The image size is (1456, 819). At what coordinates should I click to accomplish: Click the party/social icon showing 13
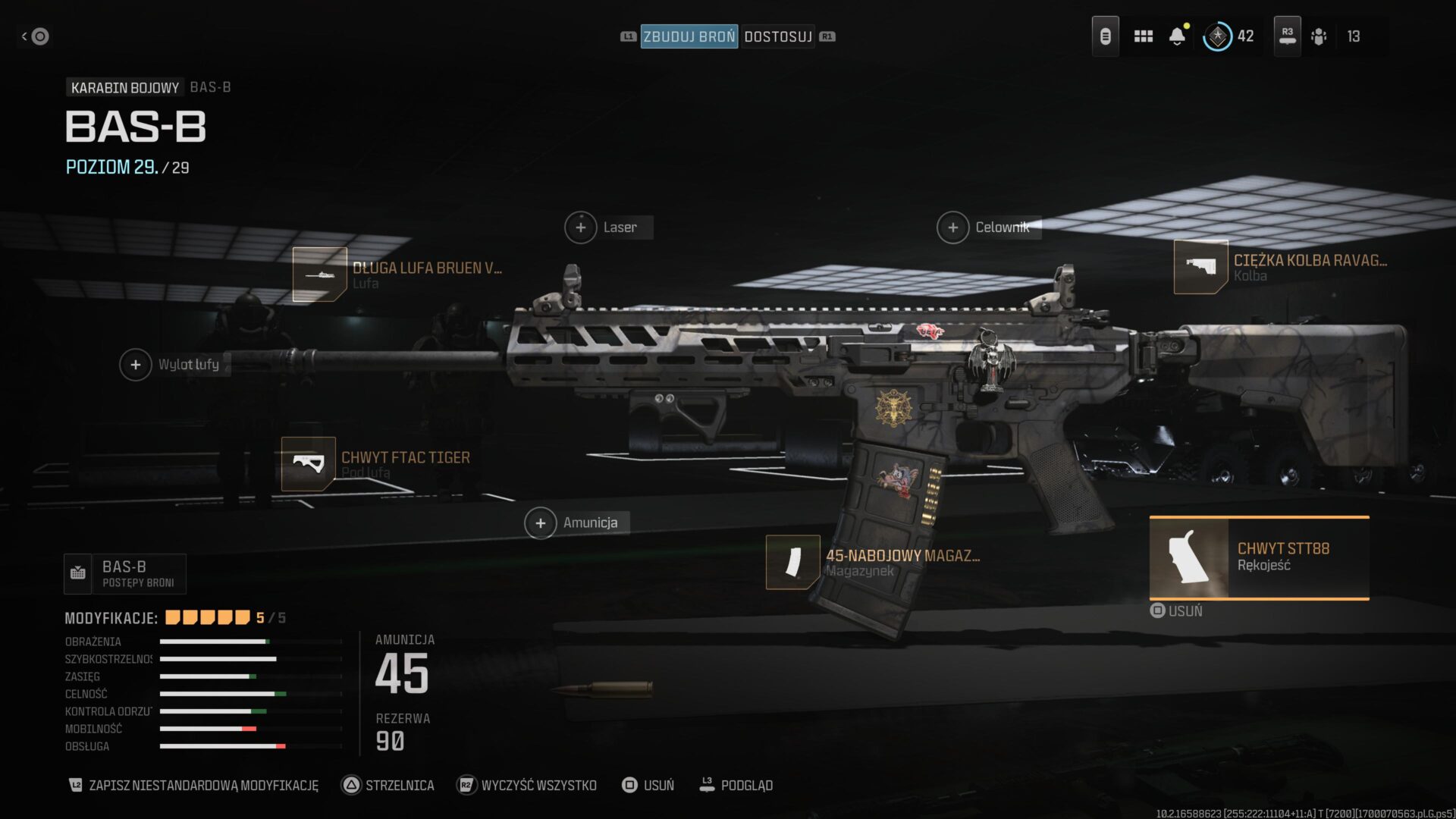pos(1320,36)
